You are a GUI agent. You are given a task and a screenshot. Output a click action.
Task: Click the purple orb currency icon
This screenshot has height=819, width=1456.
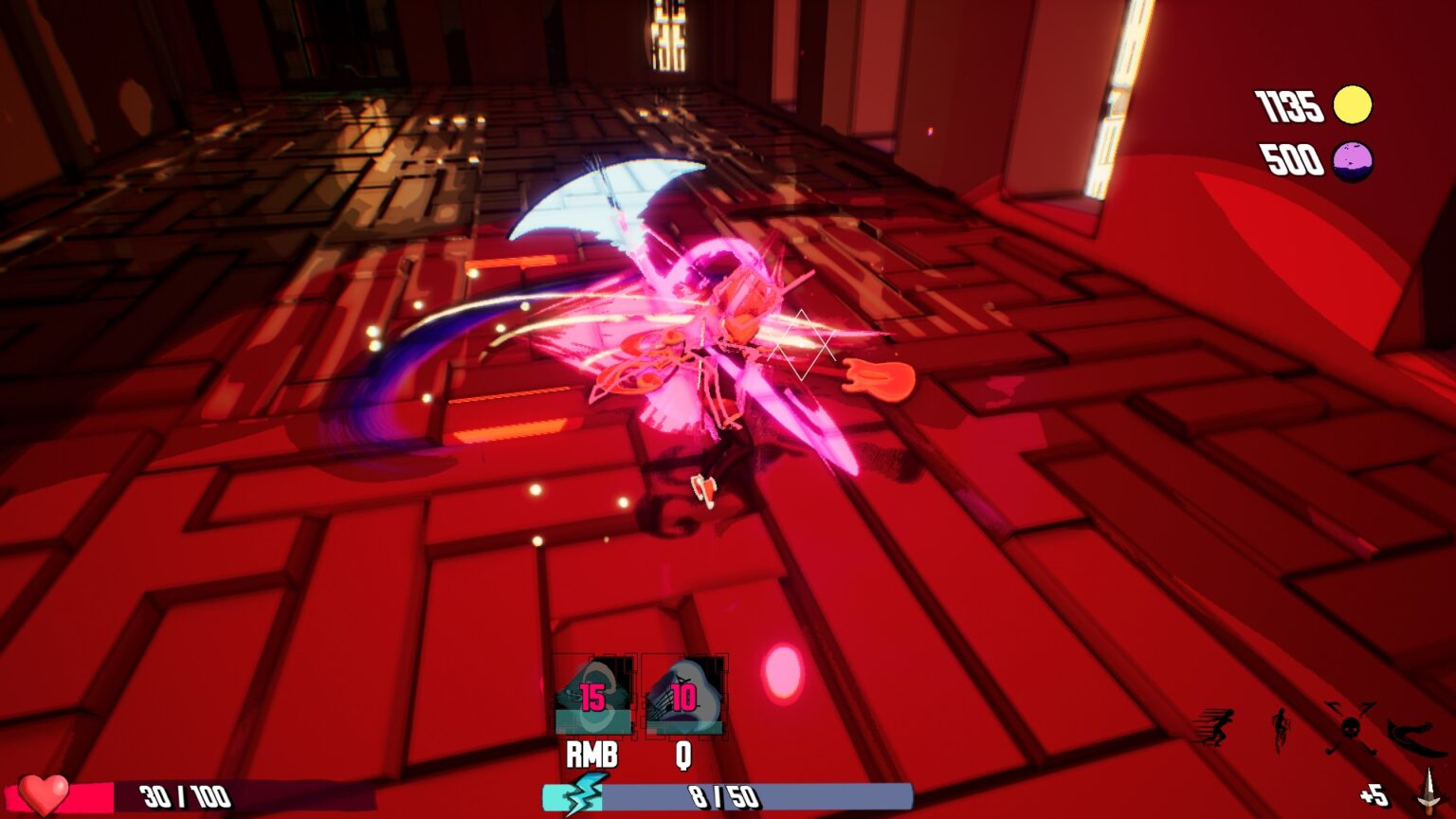[1353, 160]
